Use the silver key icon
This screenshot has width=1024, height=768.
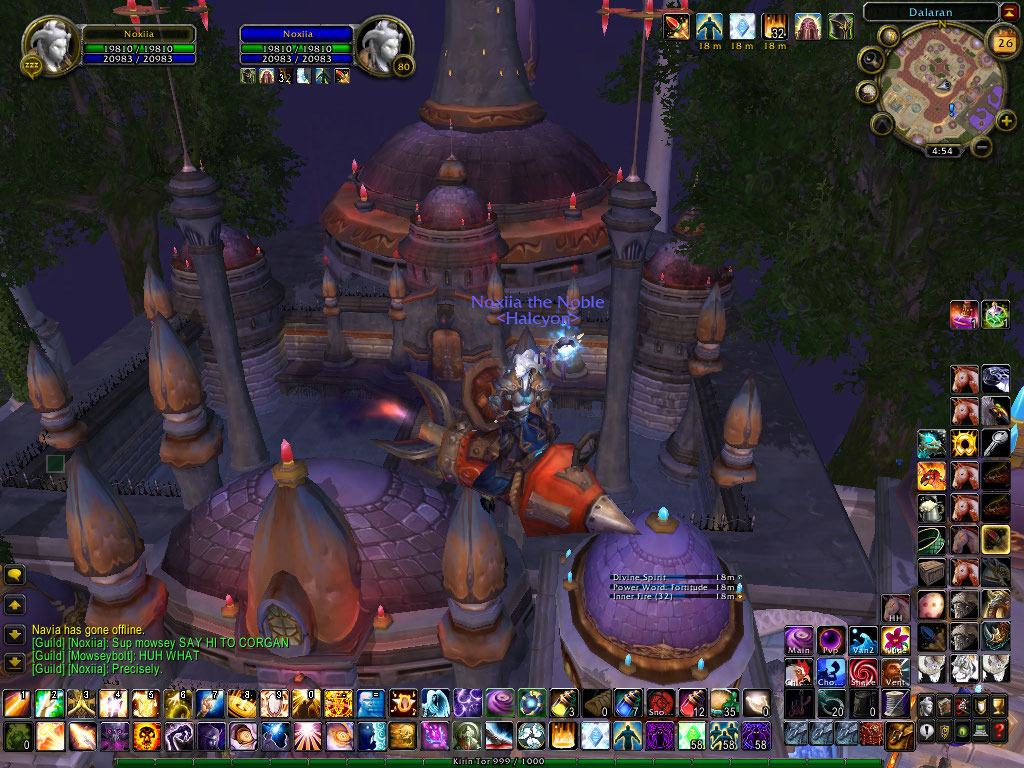995,441
